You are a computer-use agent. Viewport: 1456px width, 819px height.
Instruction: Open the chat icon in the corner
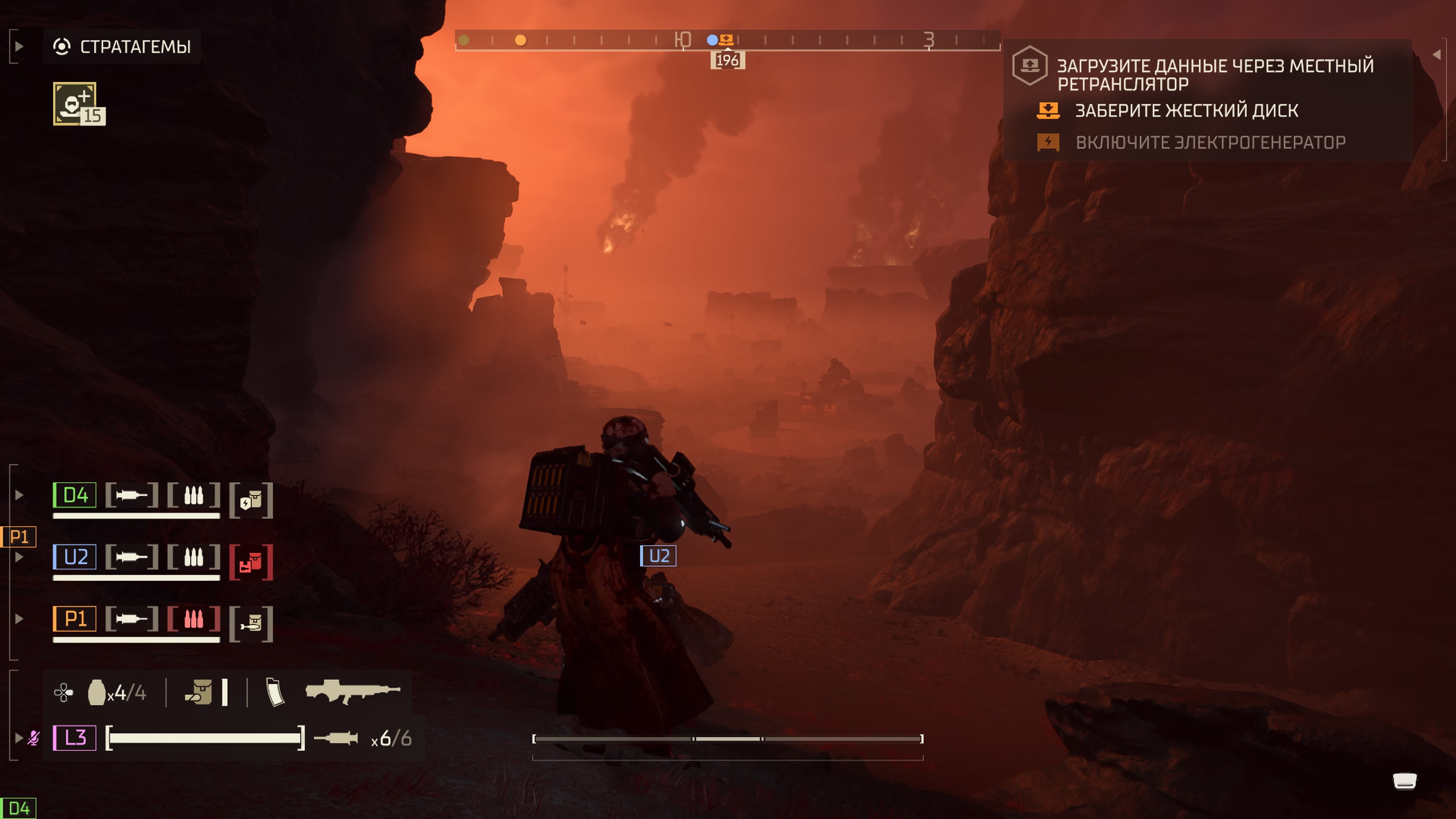1404,782
